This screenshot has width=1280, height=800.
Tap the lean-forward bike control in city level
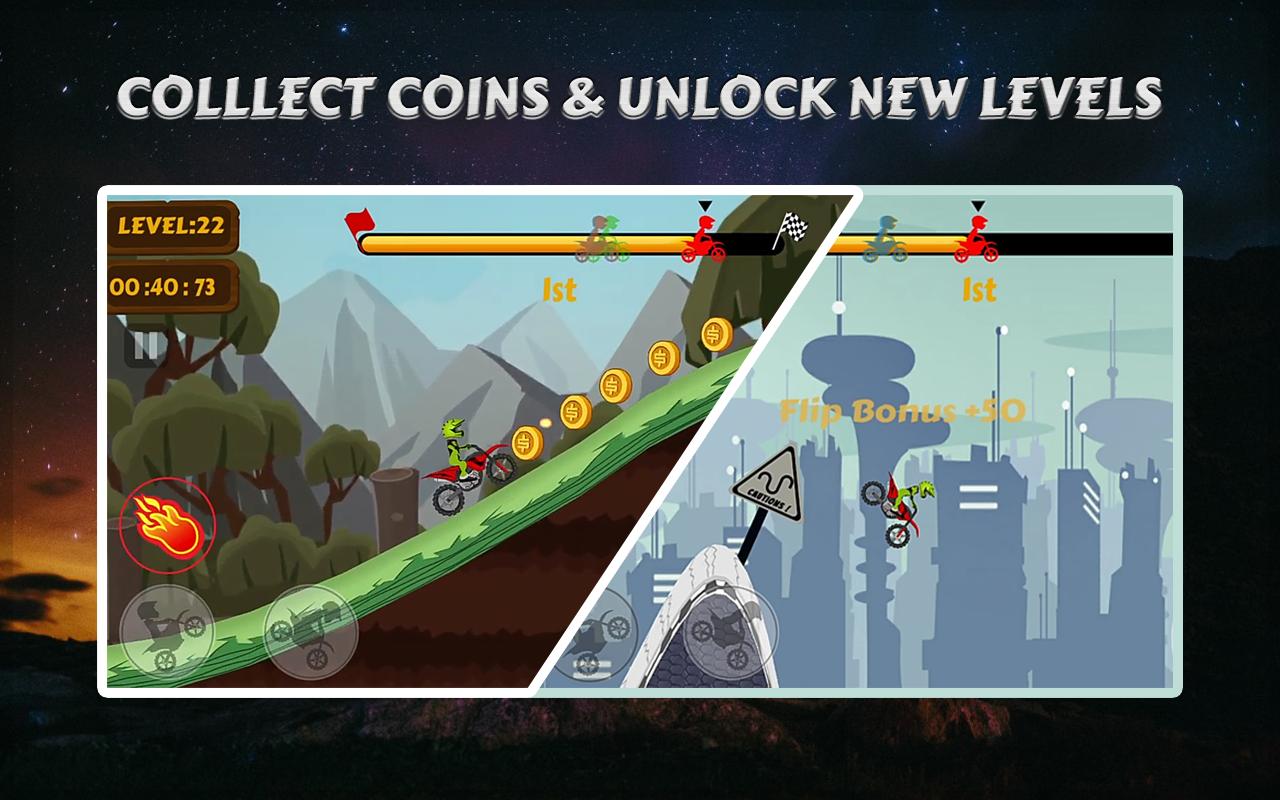point(731,630)
